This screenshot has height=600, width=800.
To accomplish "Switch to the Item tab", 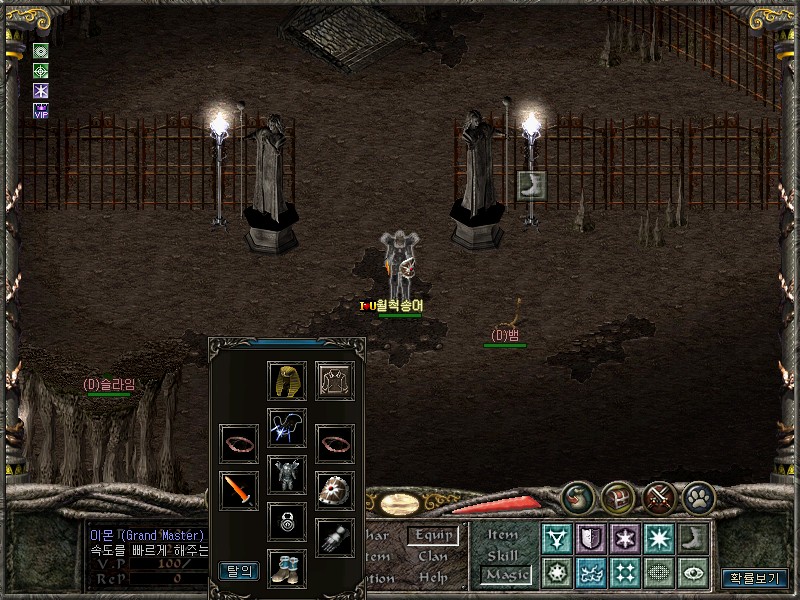I will (x=503, y=535).
